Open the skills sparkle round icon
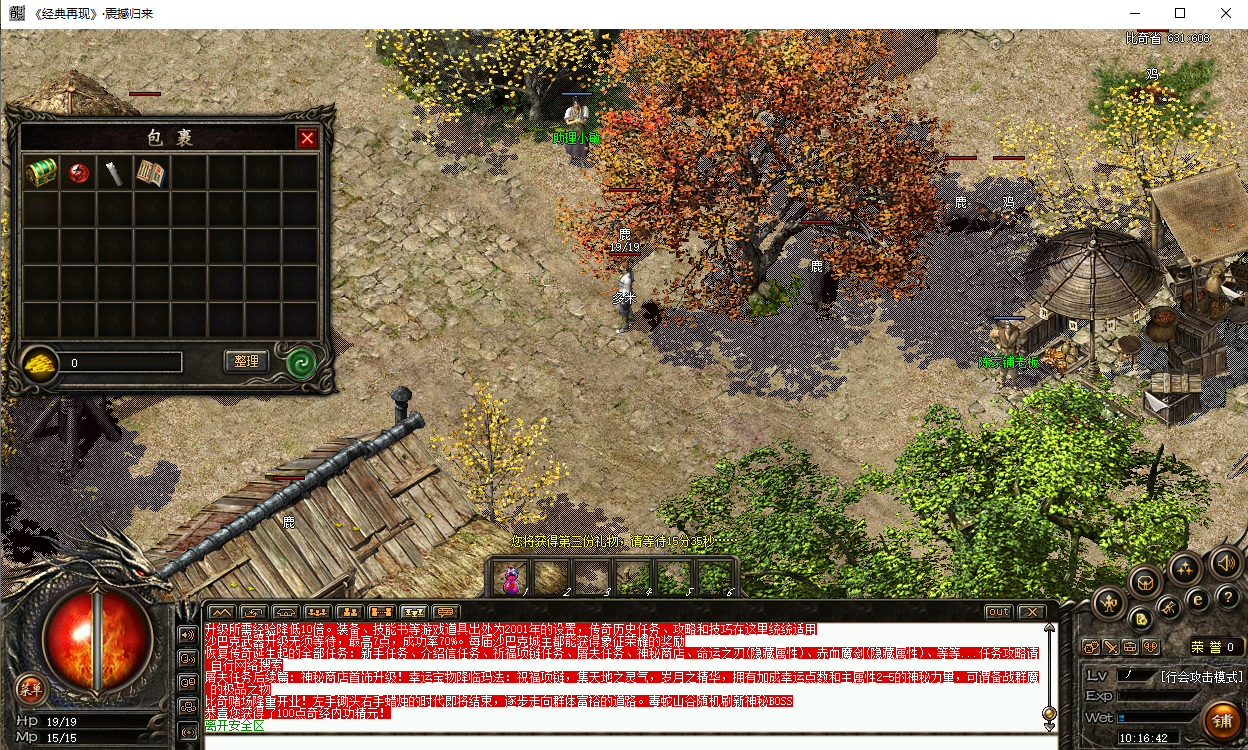The width and height of the screenshot is (1248, 750). pos(1185,568)
